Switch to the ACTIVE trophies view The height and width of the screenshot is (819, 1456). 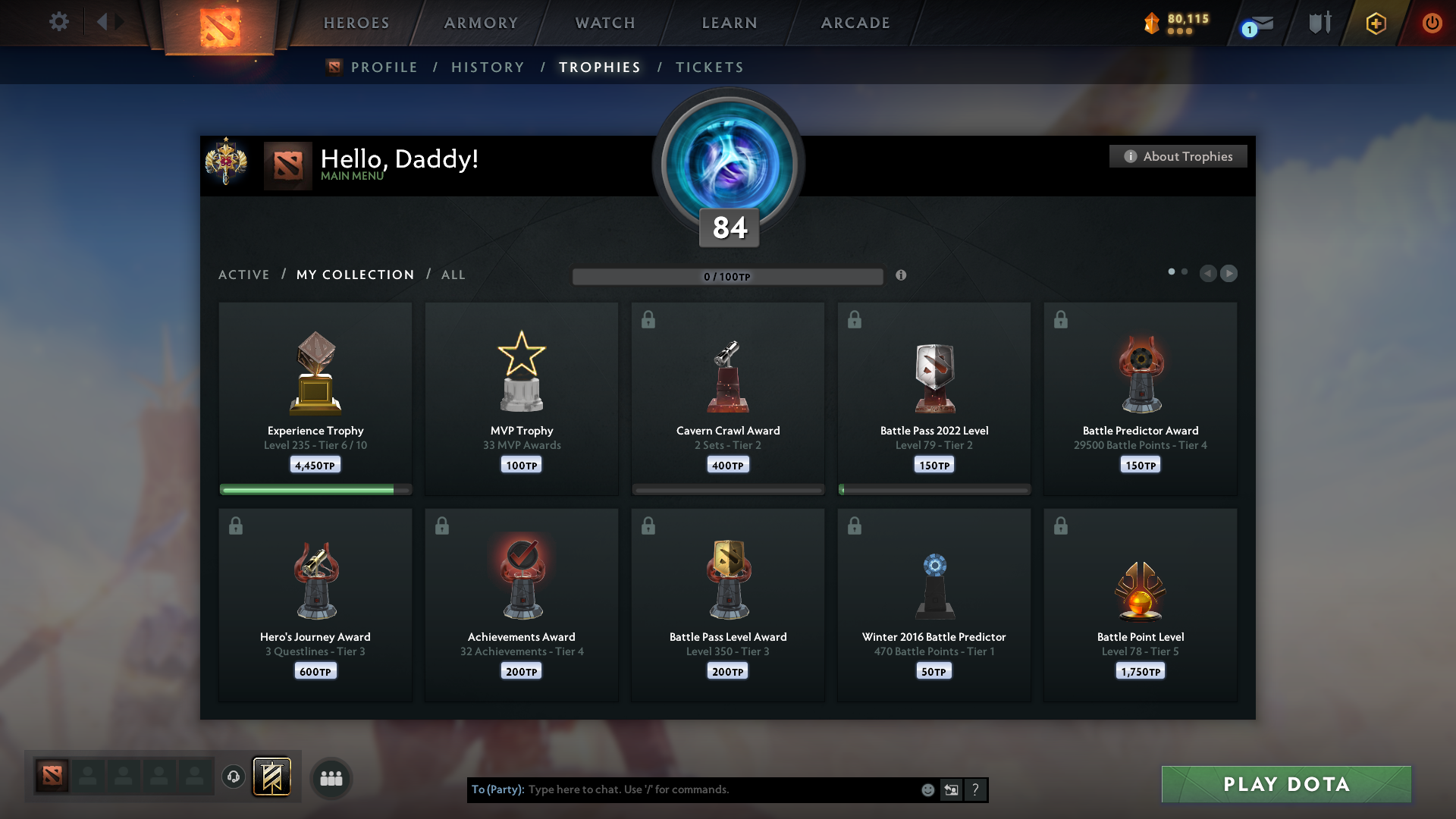(244, 275)
